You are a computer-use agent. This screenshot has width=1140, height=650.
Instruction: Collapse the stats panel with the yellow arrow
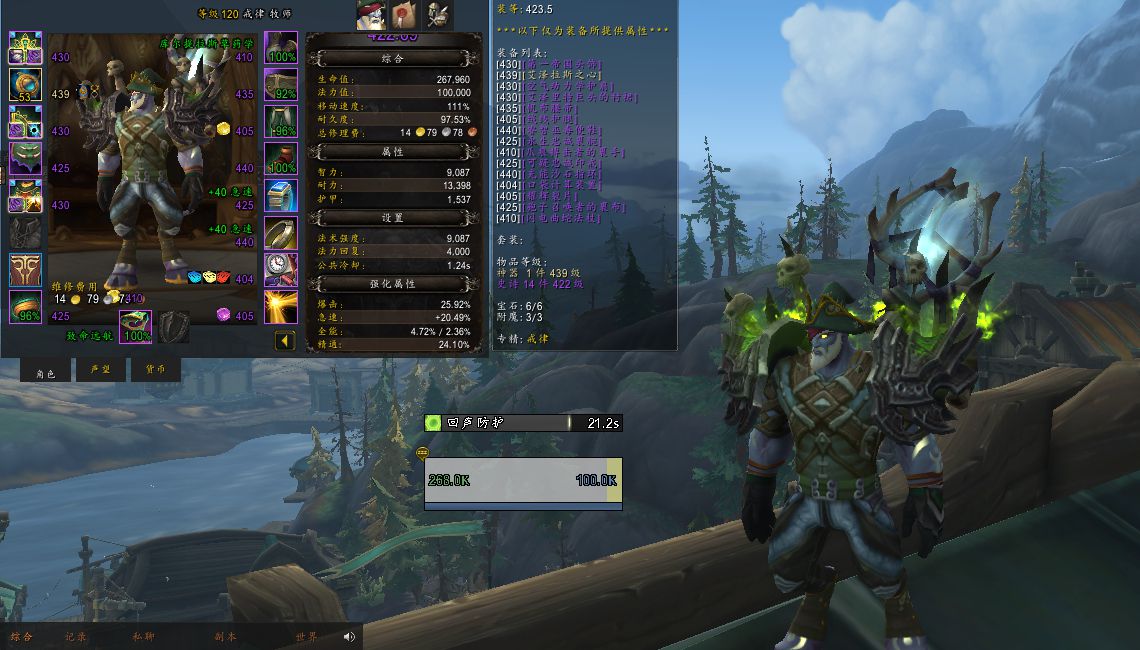click(x=285, y=341)
